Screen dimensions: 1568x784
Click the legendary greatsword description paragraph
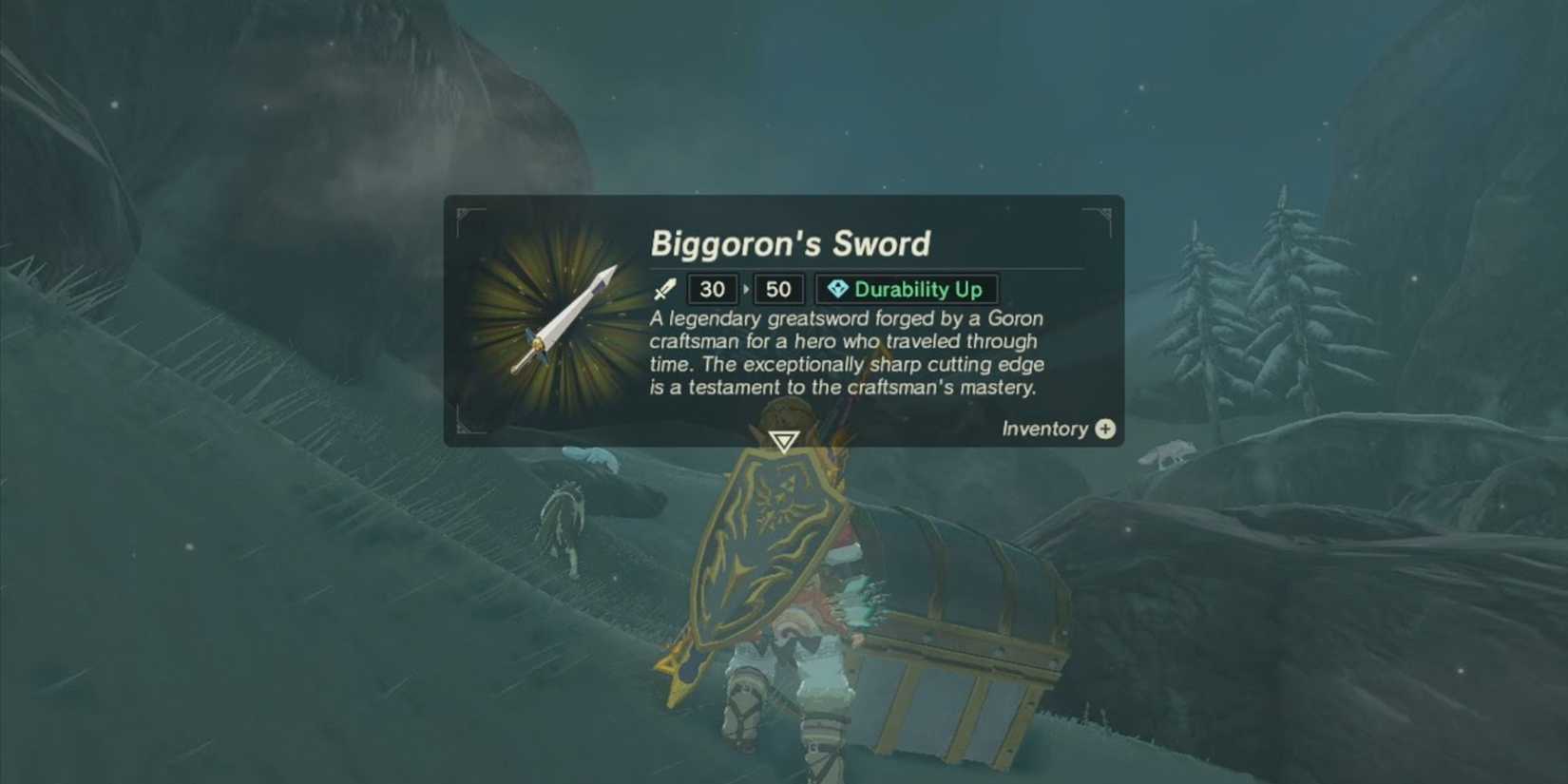coord(847,353)
